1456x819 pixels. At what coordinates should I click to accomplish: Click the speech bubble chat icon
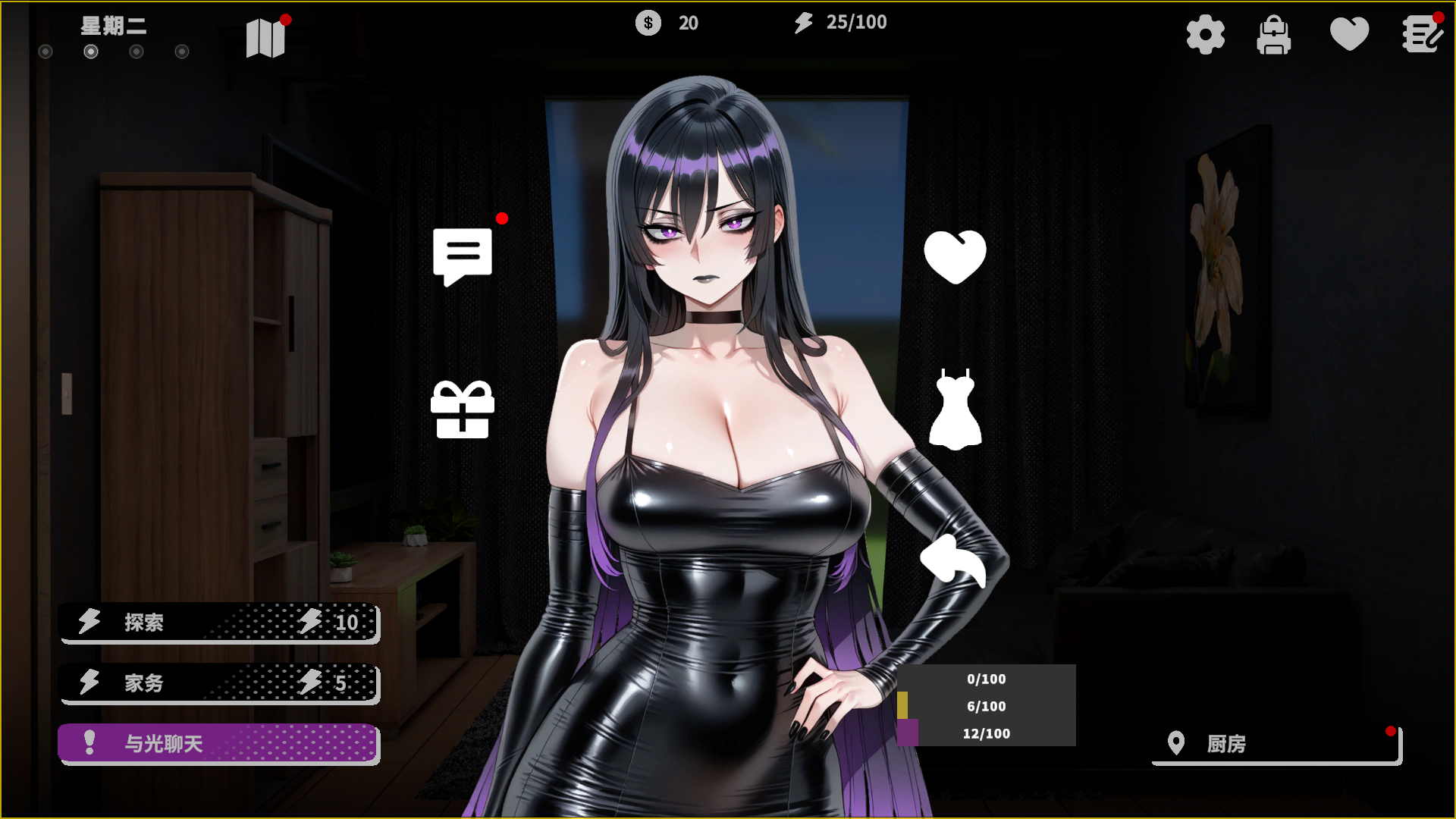click(463, 256)
